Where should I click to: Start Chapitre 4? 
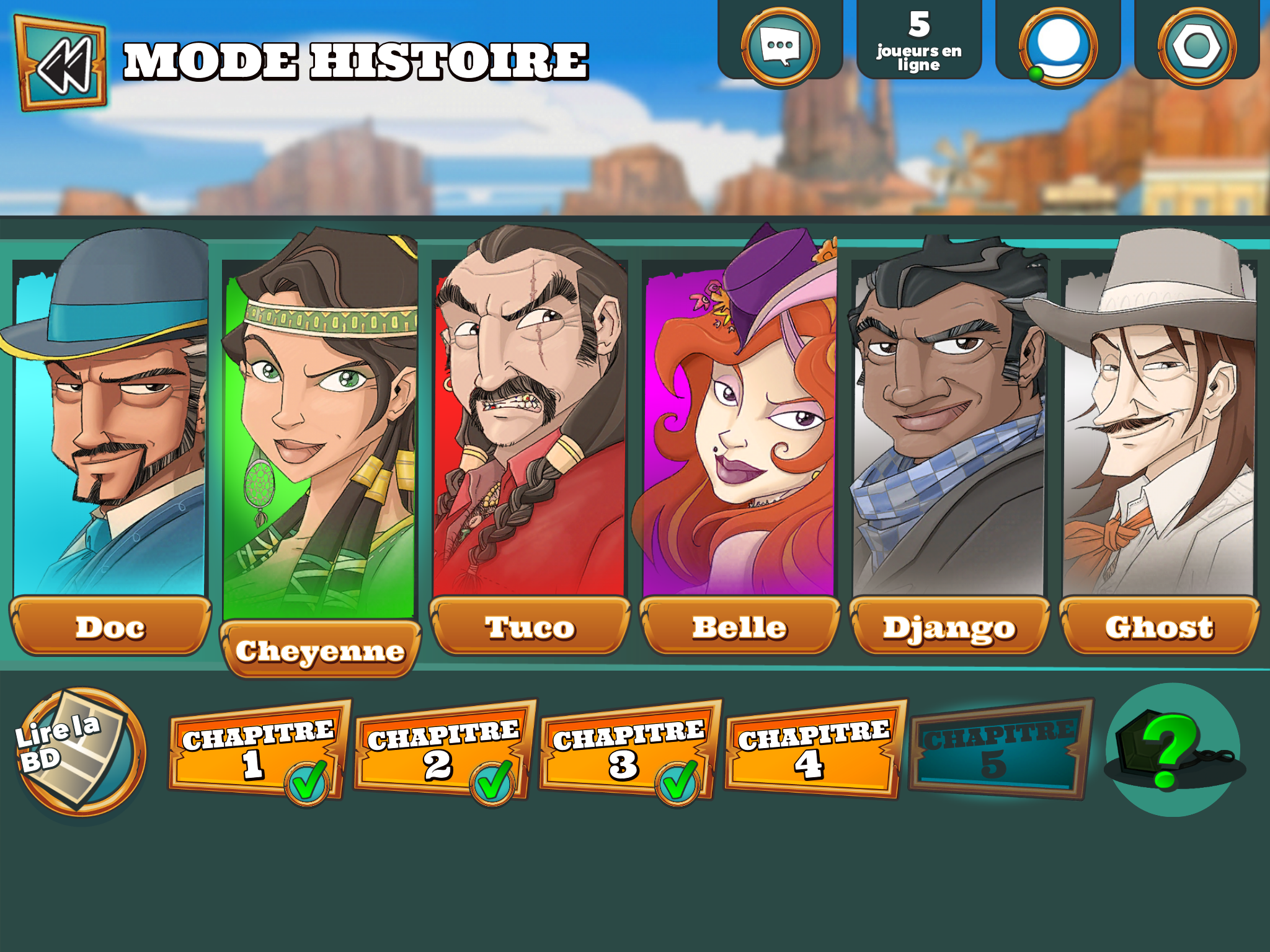[x=812, y=751]
